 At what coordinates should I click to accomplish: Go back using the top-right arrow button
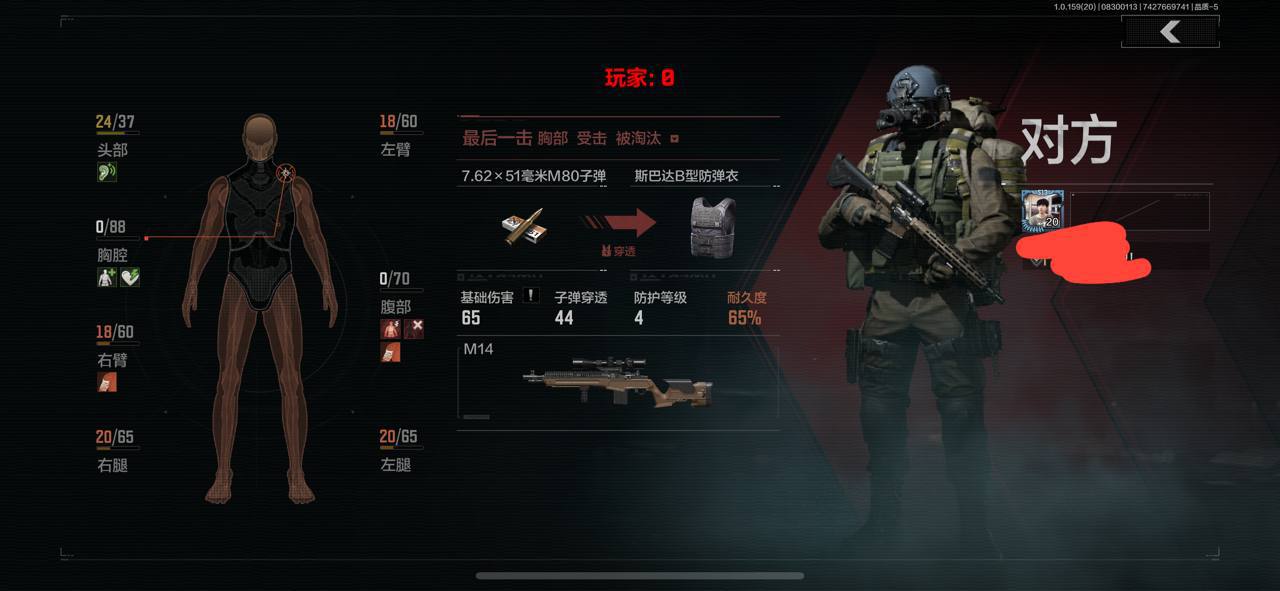(x=1170, y=32)
